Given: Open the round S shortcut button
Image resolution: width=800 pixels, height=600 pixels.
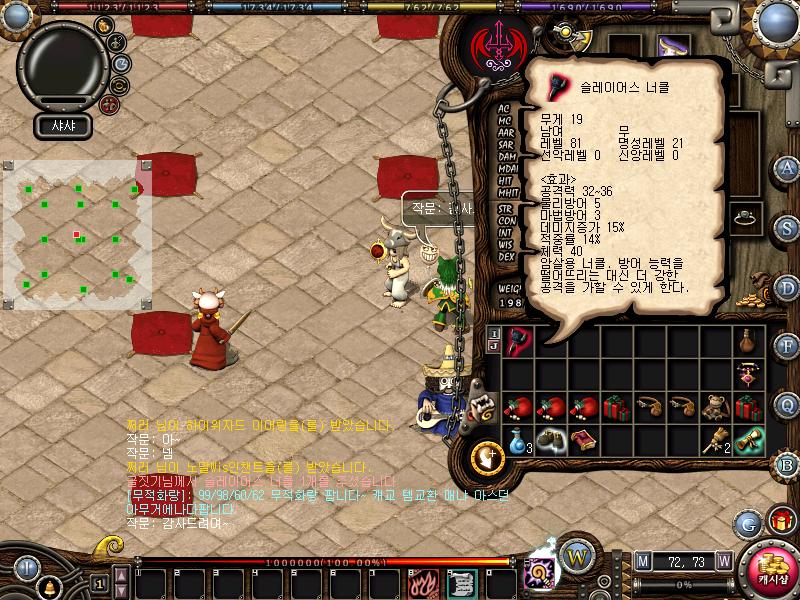Looking at the screenshot, I should pos(787,227).
